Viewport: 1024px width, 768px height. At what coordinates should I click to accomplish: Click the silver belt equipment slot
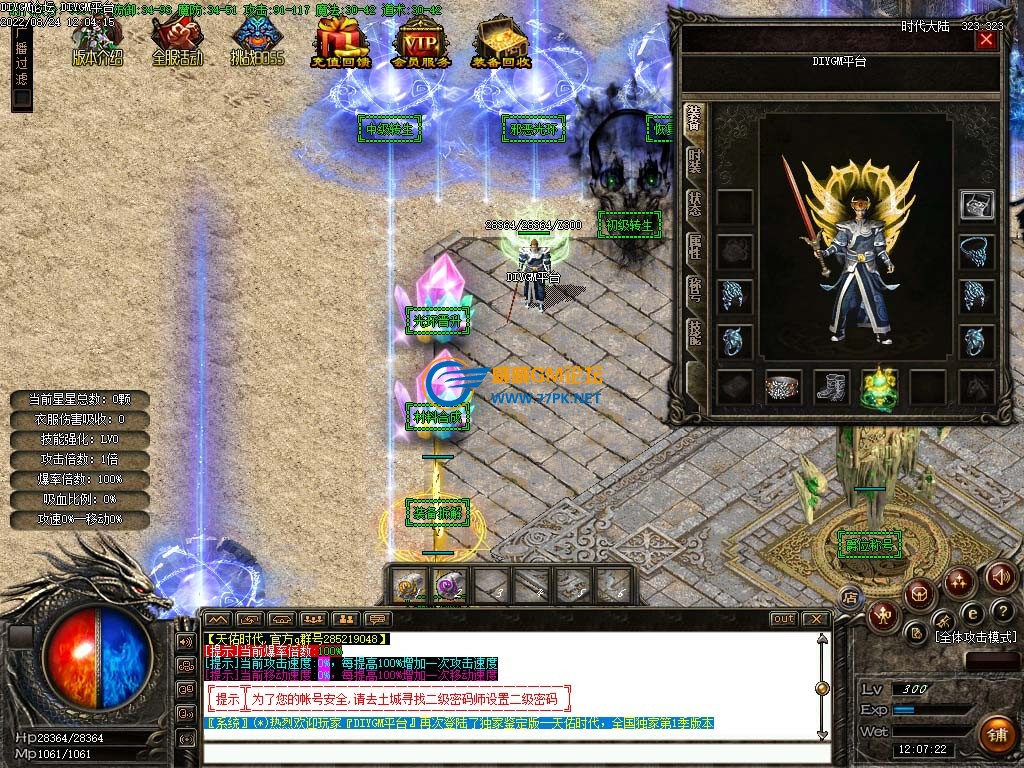pyautogui.click(x=783, y=387)
